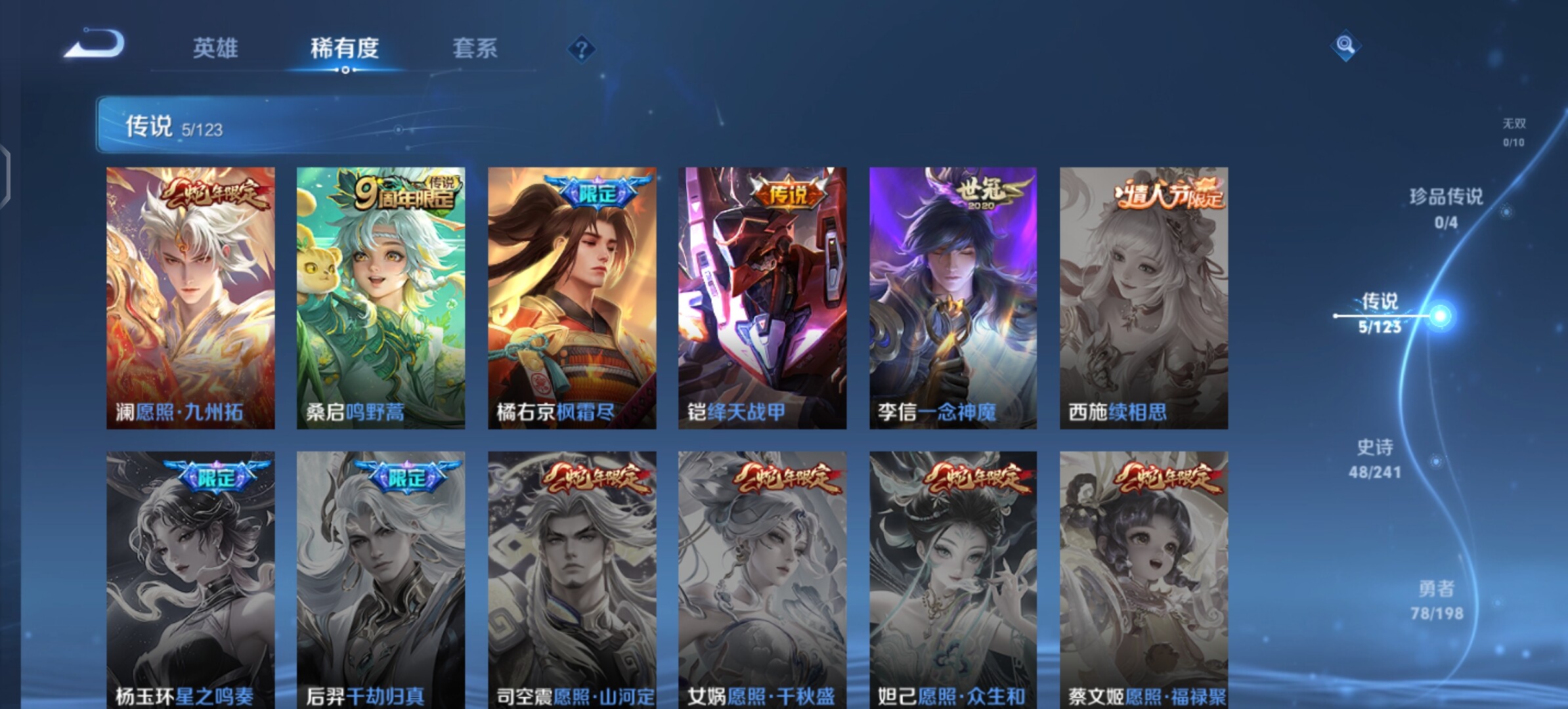Select the 铠 绛天战甲 skin card
1568x709 pixels.
[x=762, y=297]
